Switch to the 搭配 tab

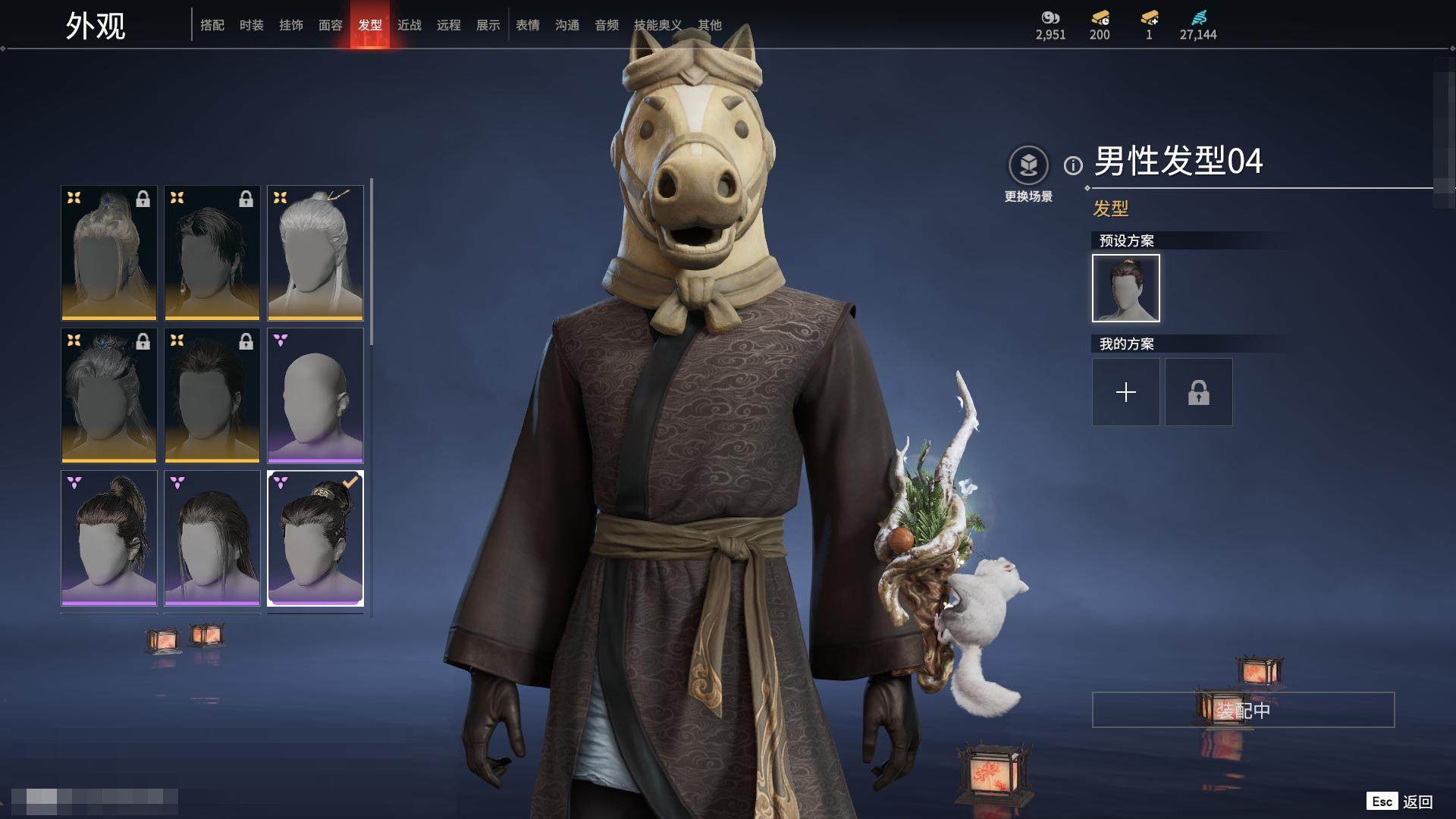pyautogui.click(x=212, y=25)
